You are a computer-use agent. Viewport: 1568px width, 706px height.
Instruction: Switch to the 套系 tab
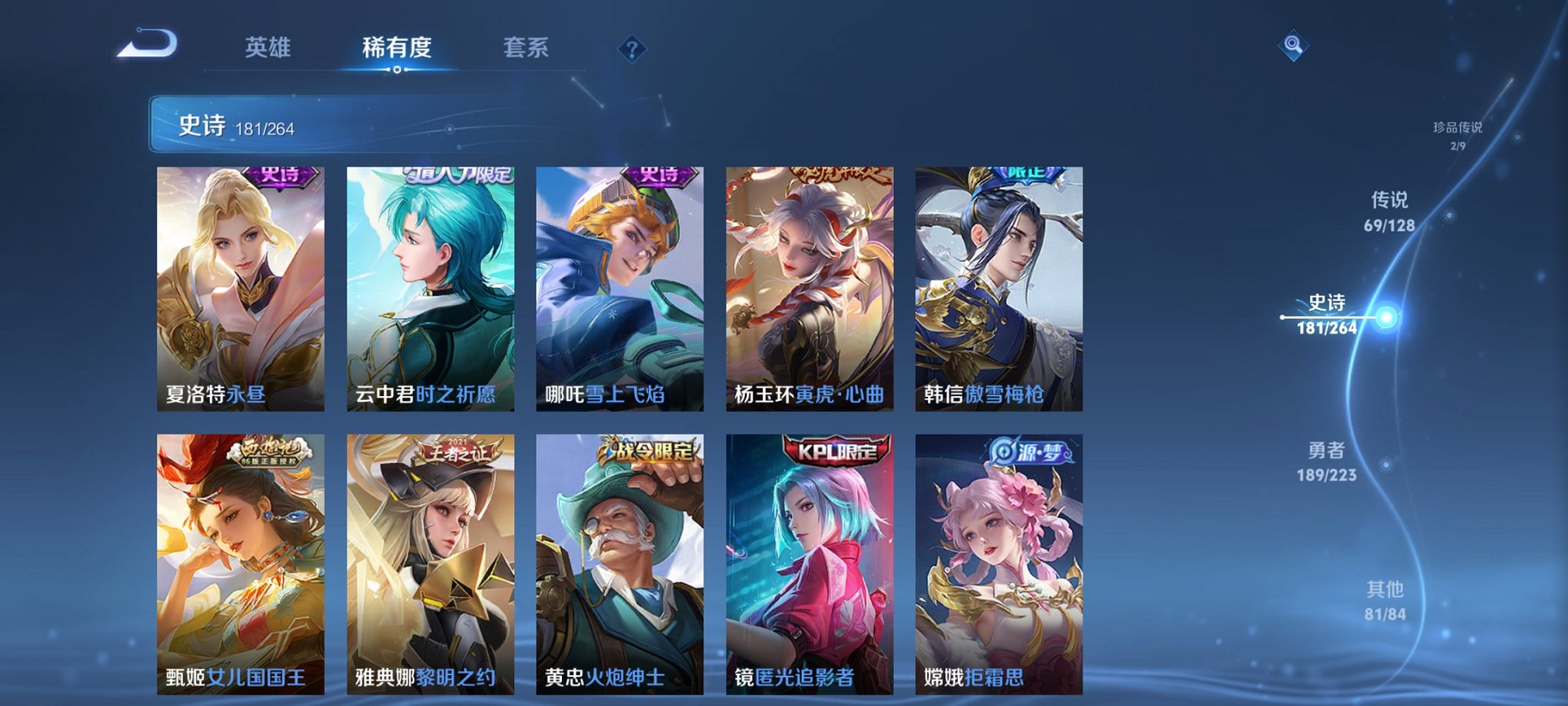pyautogui.click(x=529, y=48)
